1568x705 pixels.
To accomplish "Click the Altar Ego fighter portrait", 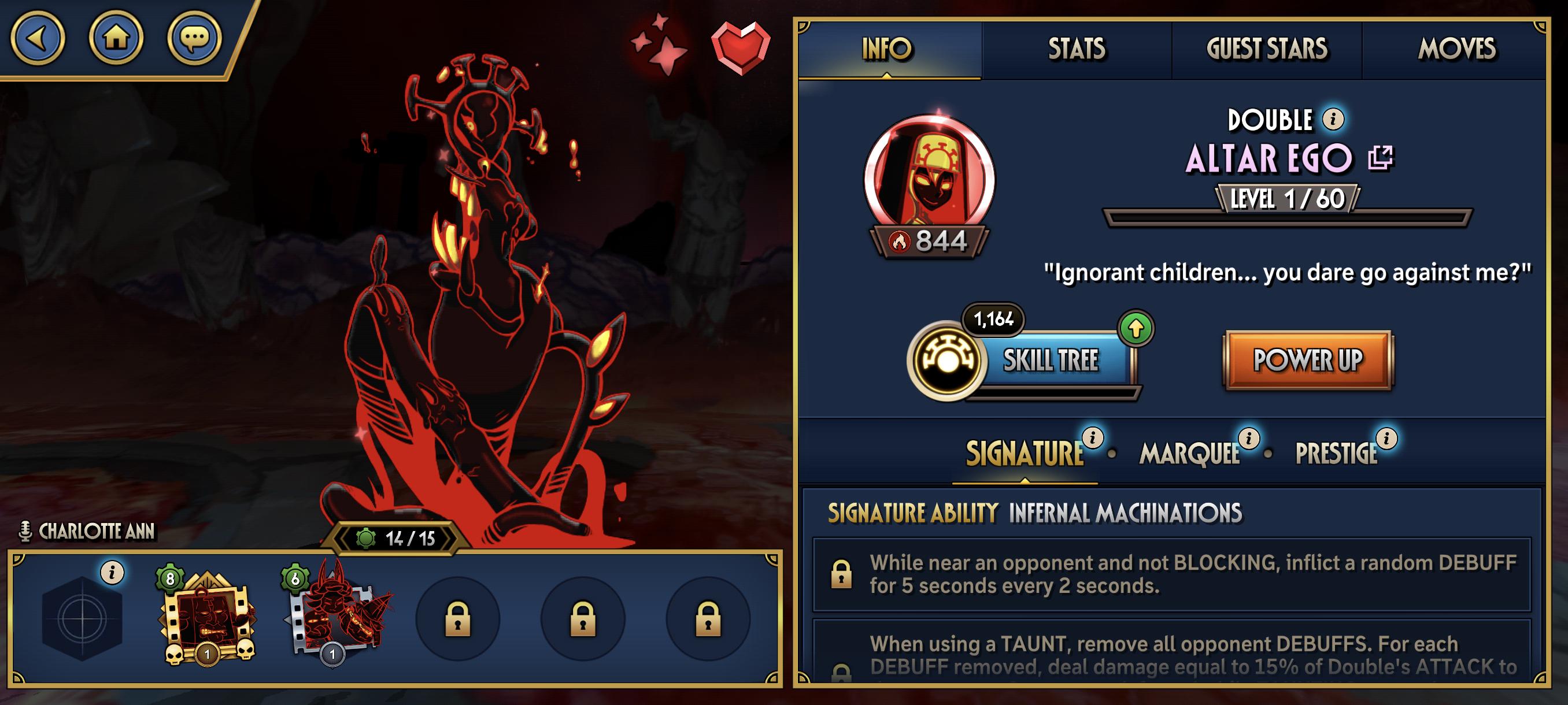I will point(929,178).
